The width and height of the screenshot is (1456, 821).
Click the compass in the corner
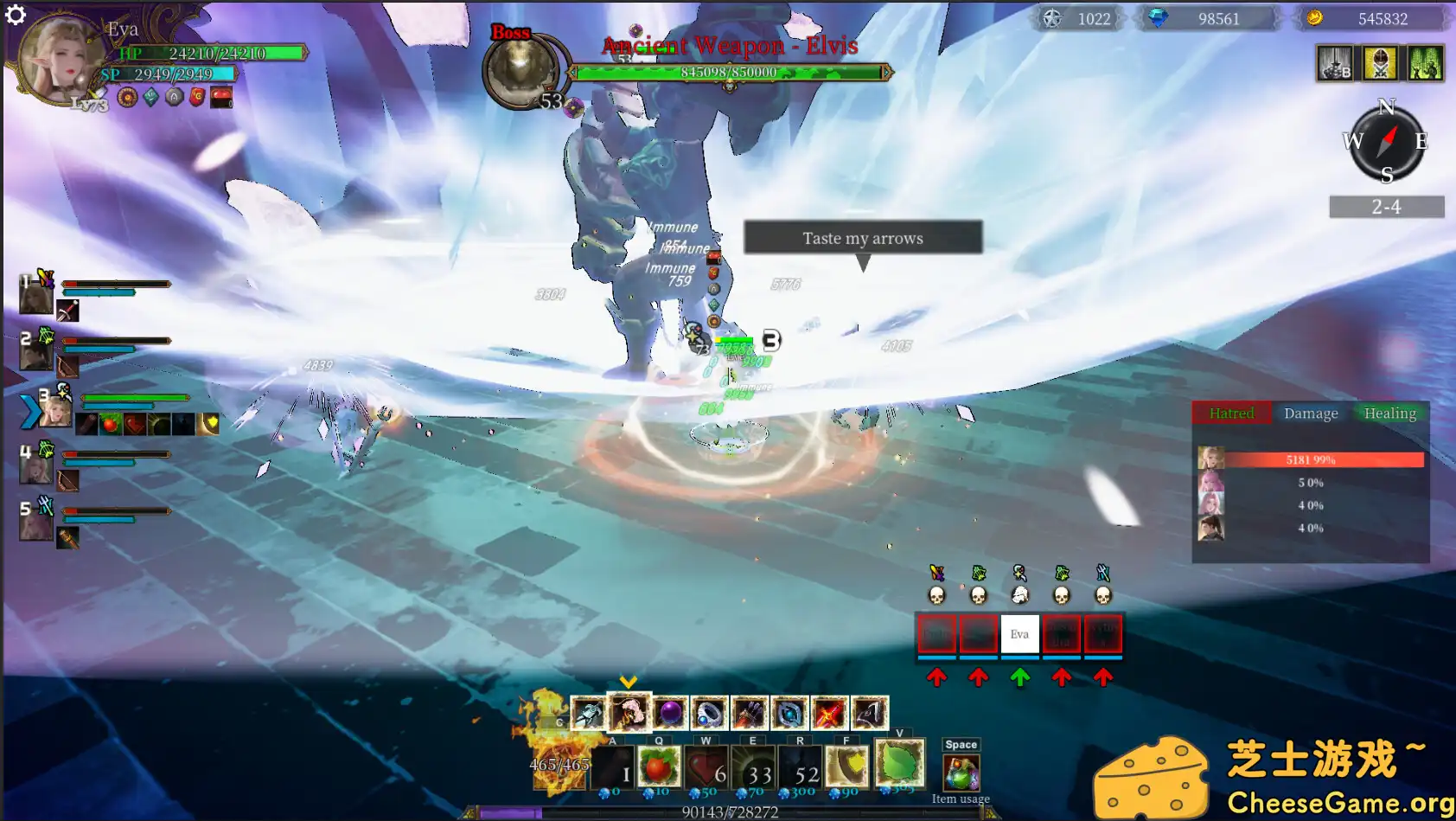point(1387,142)
